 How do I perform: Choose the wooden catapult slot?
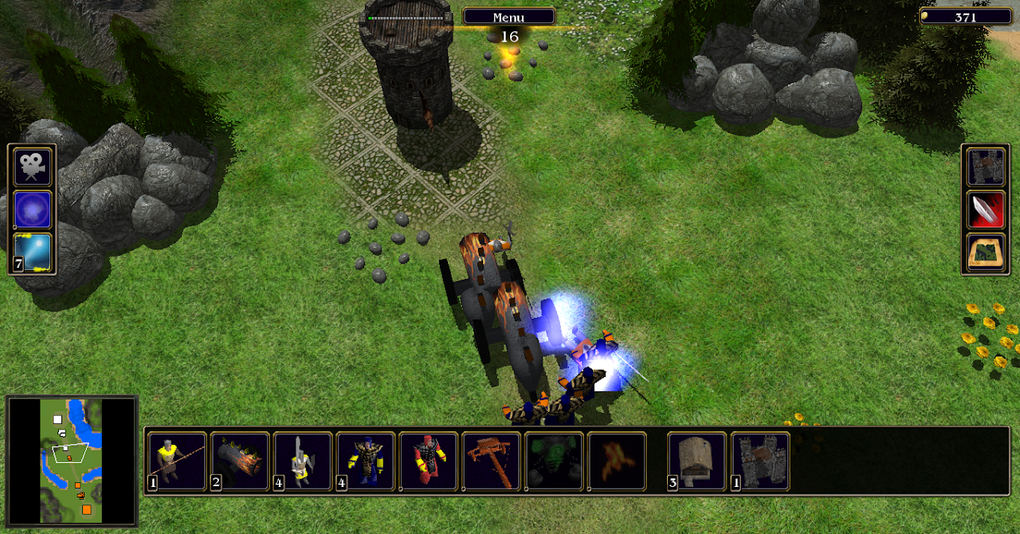492,461
